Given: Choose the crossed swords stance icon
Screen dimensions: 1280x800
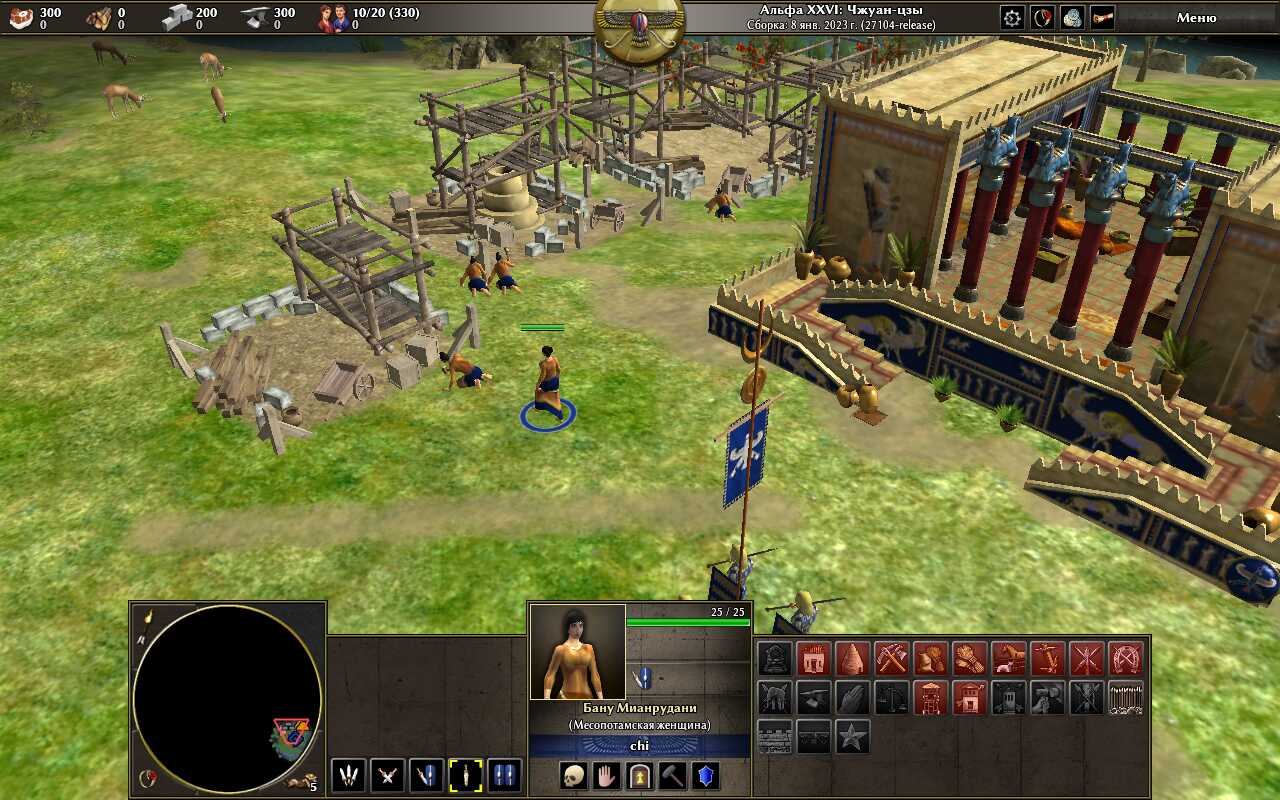Looking at the screenshot, I should 387,776.
